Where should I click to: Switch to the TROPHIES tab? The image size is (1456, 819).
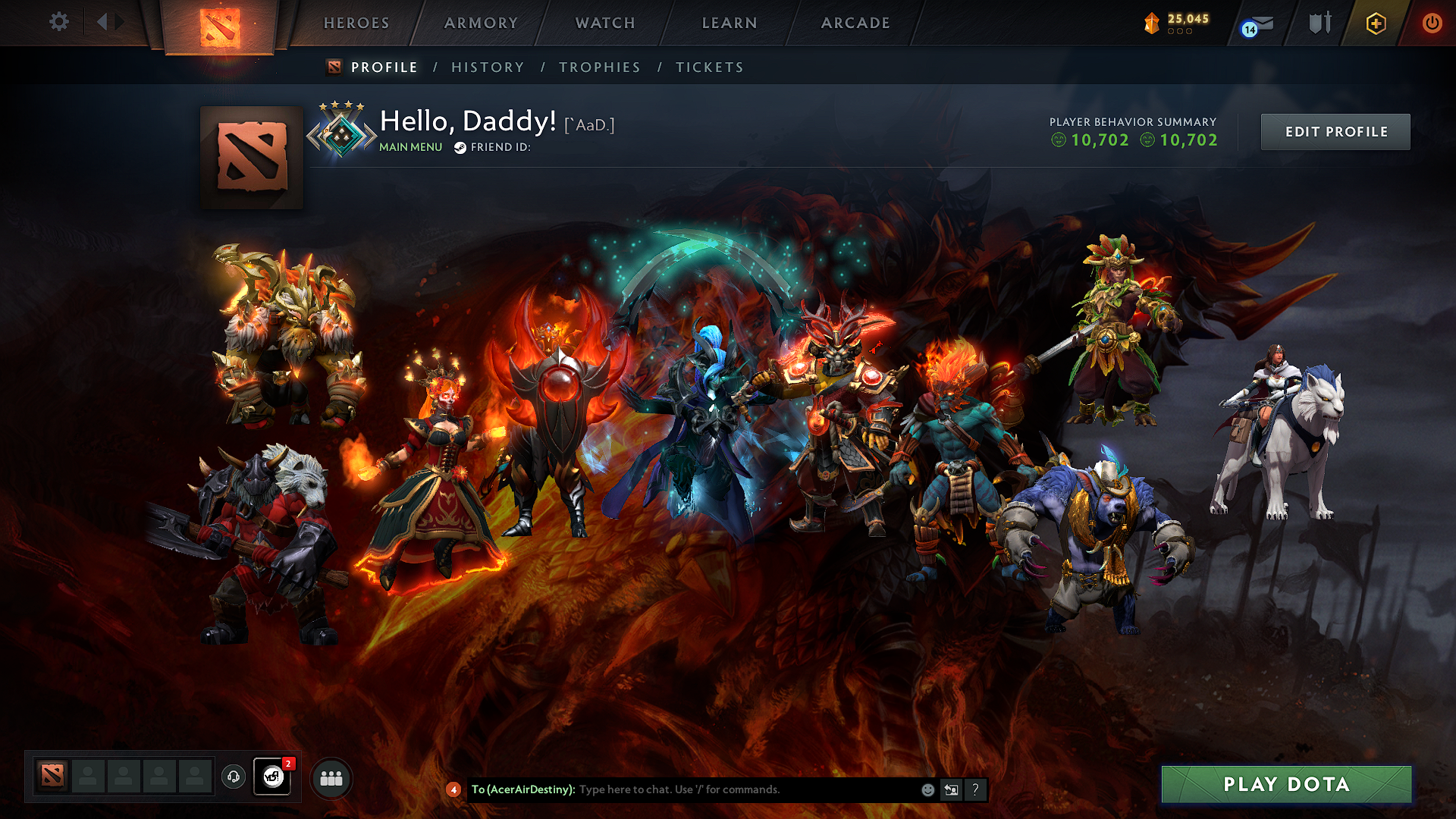600,67
